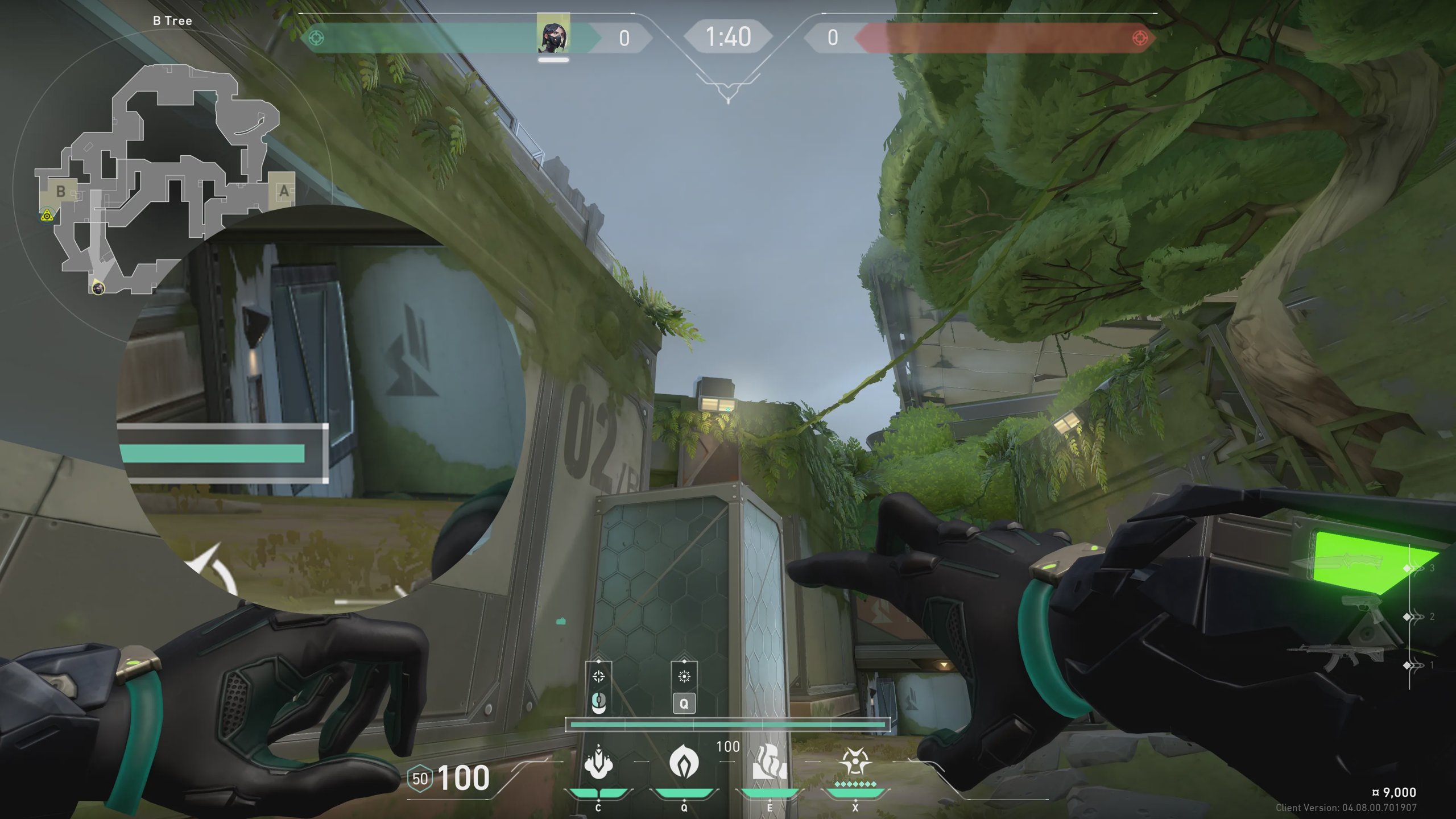Click the yellow spike marker on the minimap

pyautogui.click(x=47, y=216)
